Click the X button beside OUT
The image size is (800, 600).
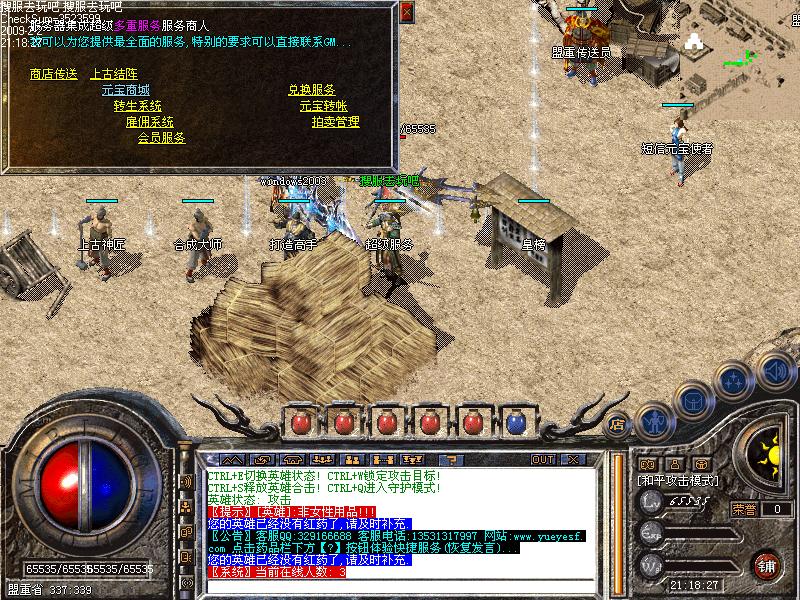(x=573, y=459)
